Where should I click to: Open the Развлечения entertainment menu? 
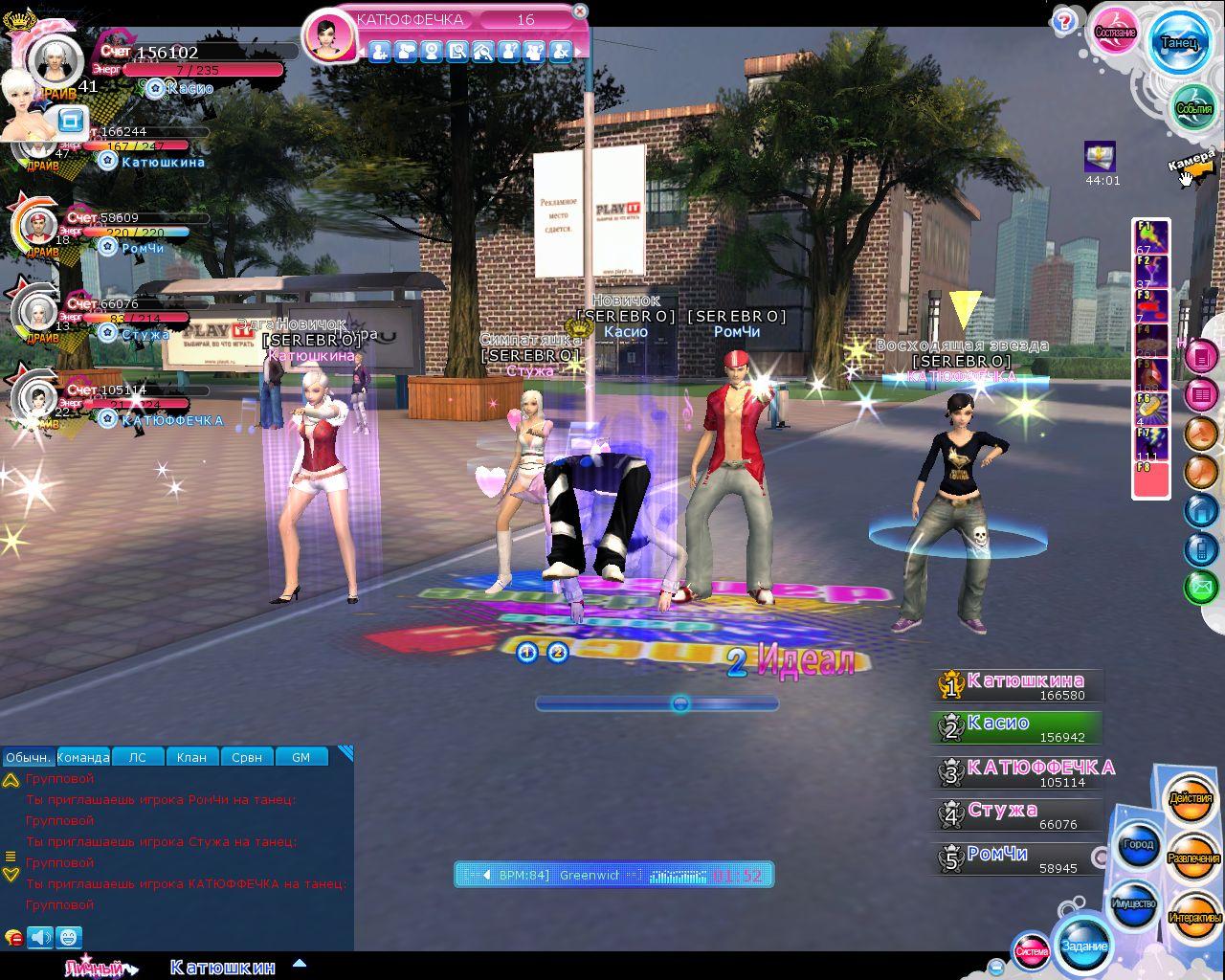[x=1194, y=857]
